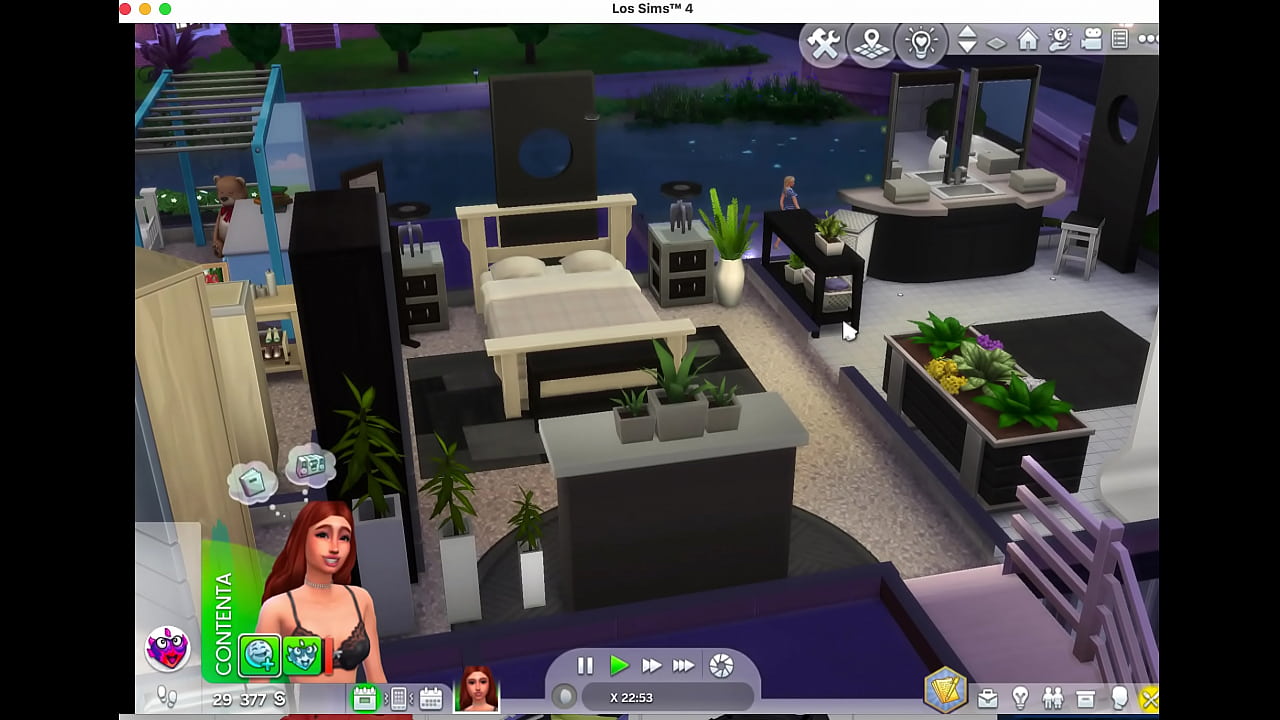Open the lightbulb mood cheat icon in toolbar
Image resolution: width=1280 pixels, height=720 pixels.
pyautogui.click(x=921, y=41)
